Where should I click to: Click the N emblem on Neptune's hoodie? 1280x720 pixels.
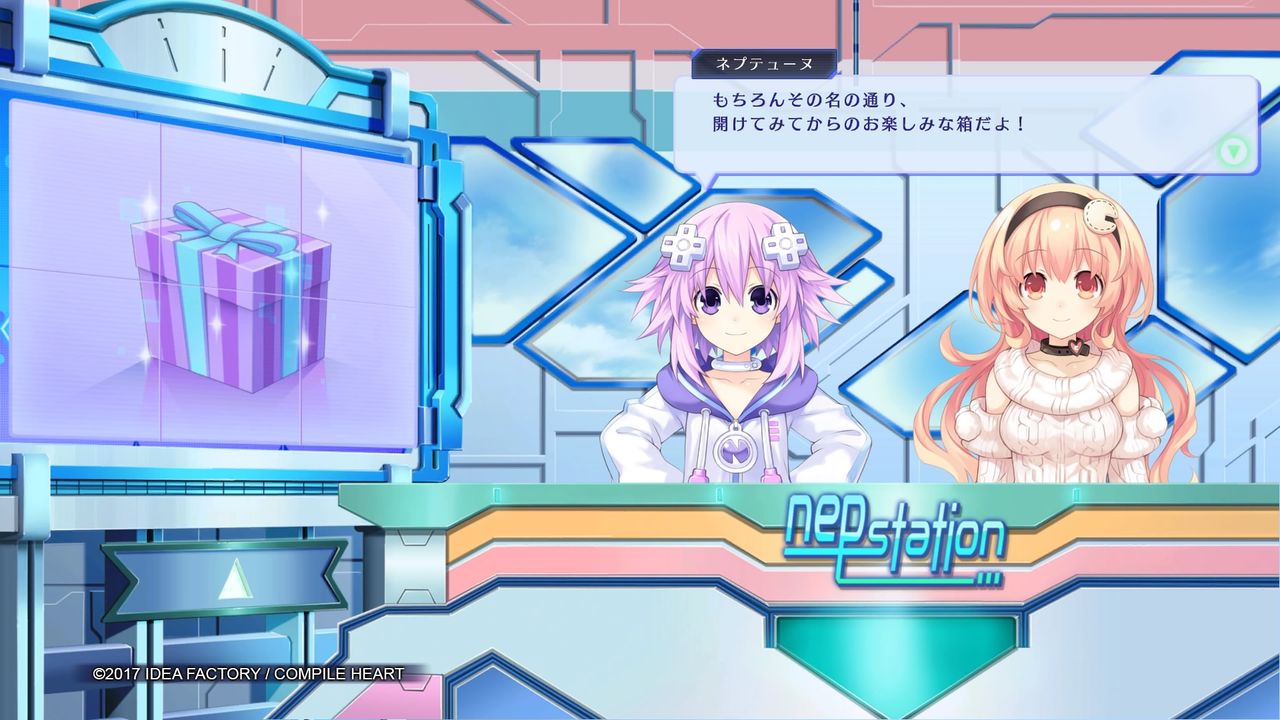(x=733, y=452)
